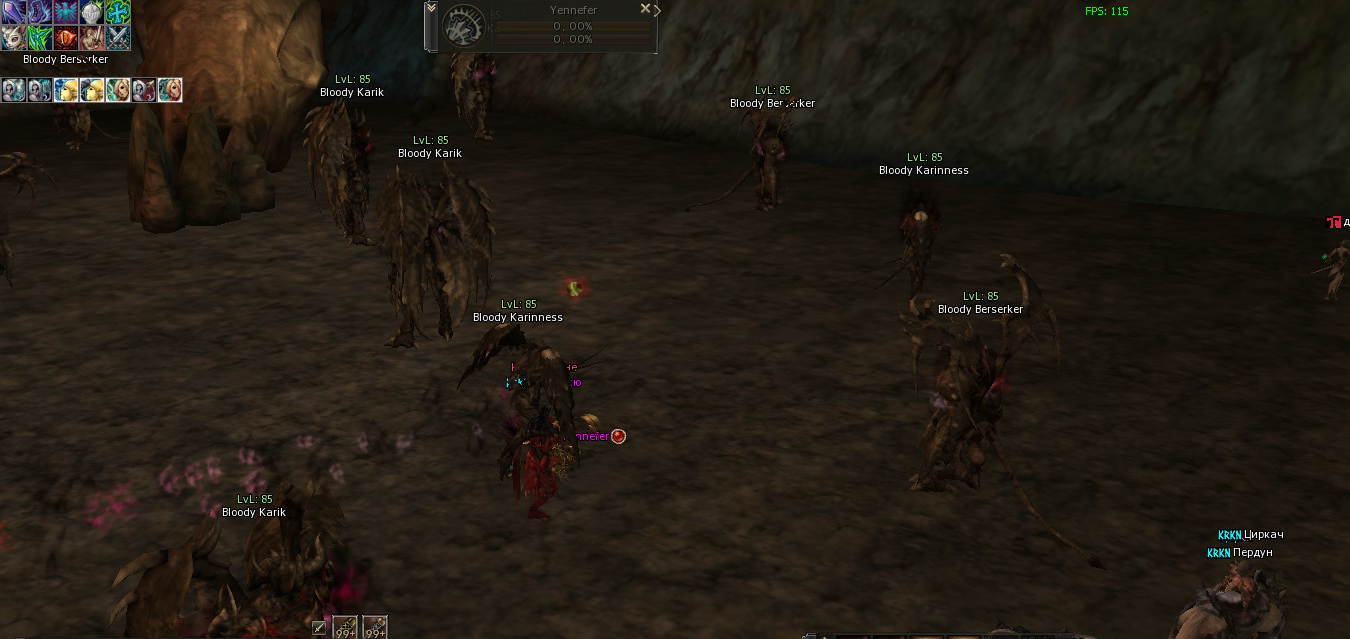
Task: Select the red eye buff icon
Action: [66, 38]
